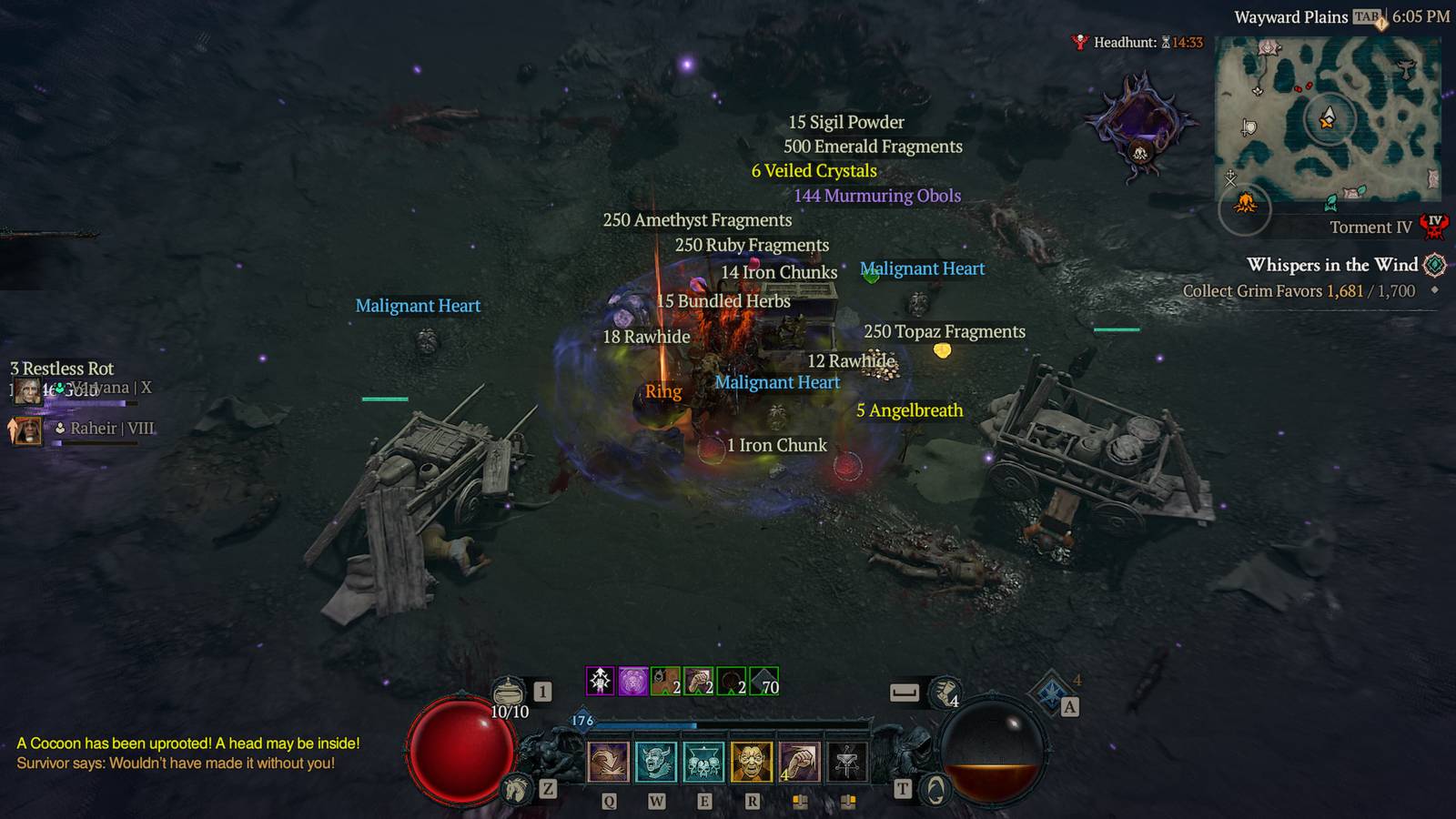Activate the howling face skill on the W slot
The image size is (1456, 819).
click(657, 763)
